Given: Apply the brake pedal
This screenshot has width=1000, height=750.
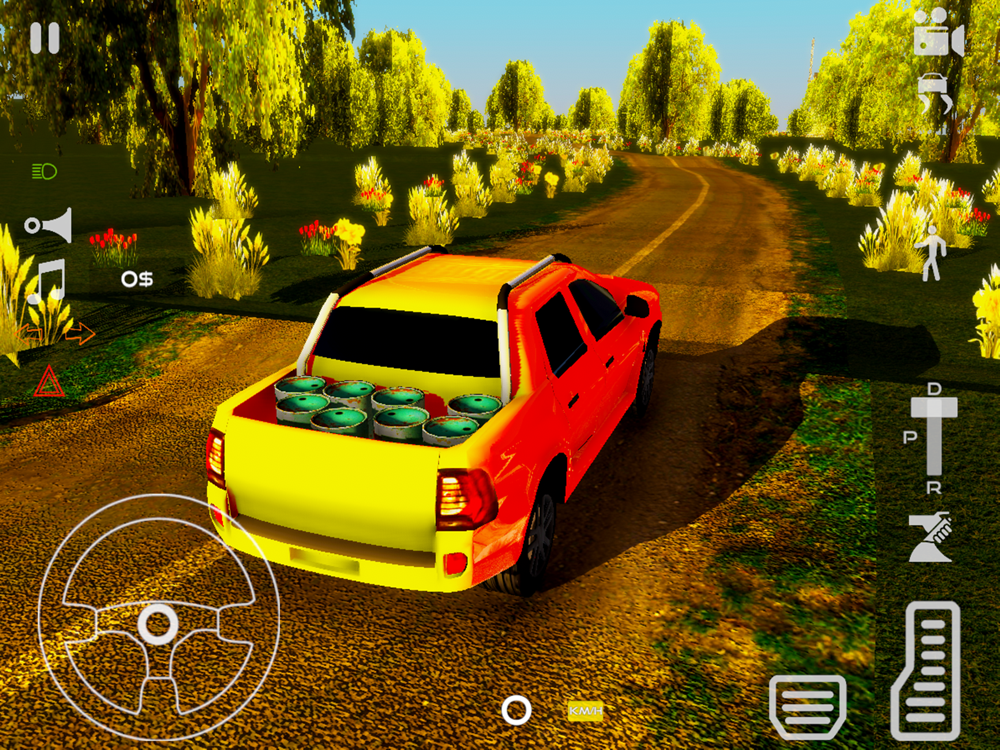Looking at the screenshot, I should pyautogui.click(x=807, y=707).
